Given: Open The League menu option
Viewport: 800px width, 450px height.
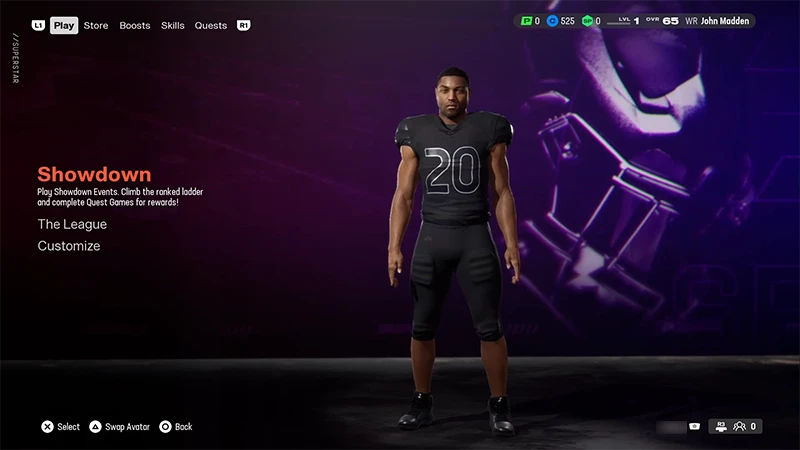Looking at the screenshot, I should coord(72,224).
